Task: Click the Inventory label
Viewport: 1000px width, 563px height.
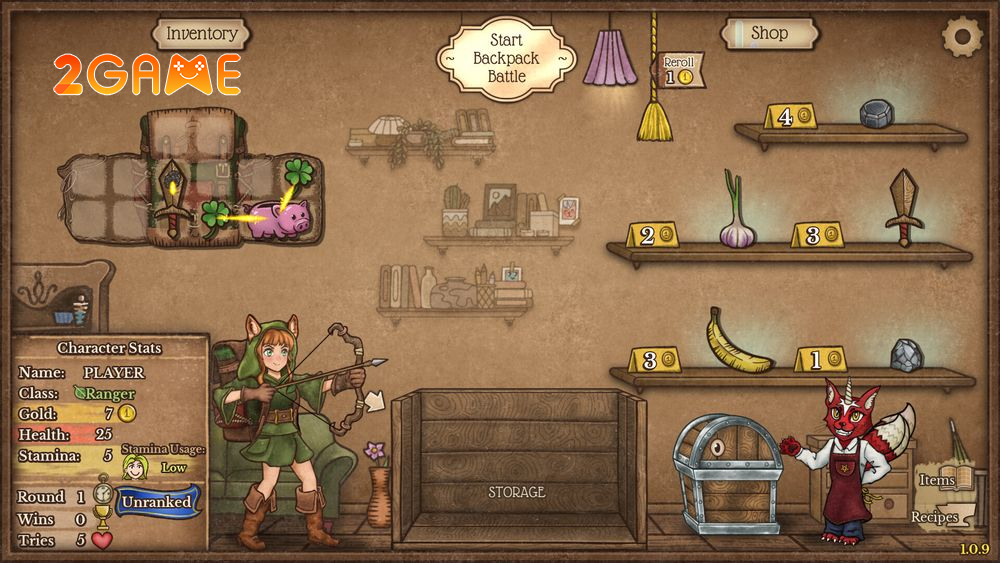Action: (x=202, y=34)
